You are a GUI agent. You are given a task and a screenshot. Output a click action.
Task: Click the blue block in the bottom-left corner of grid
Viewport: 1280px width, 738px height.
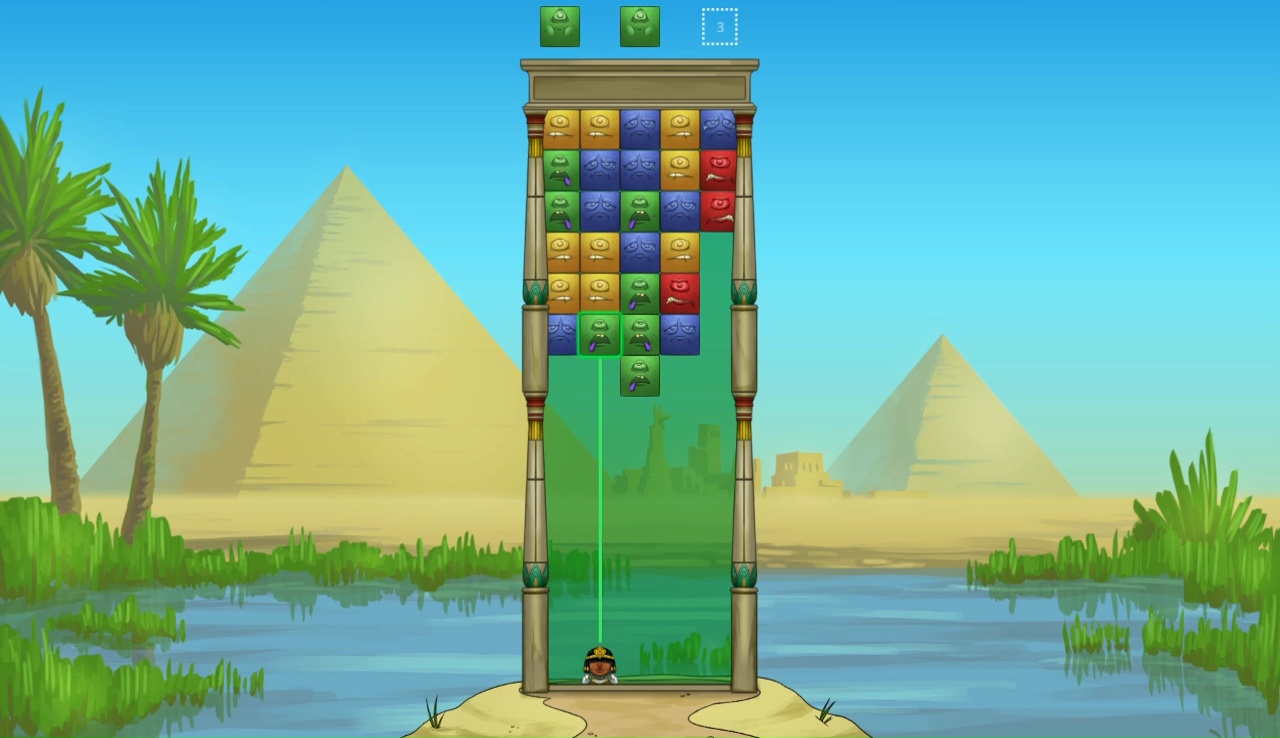[560, 333]
